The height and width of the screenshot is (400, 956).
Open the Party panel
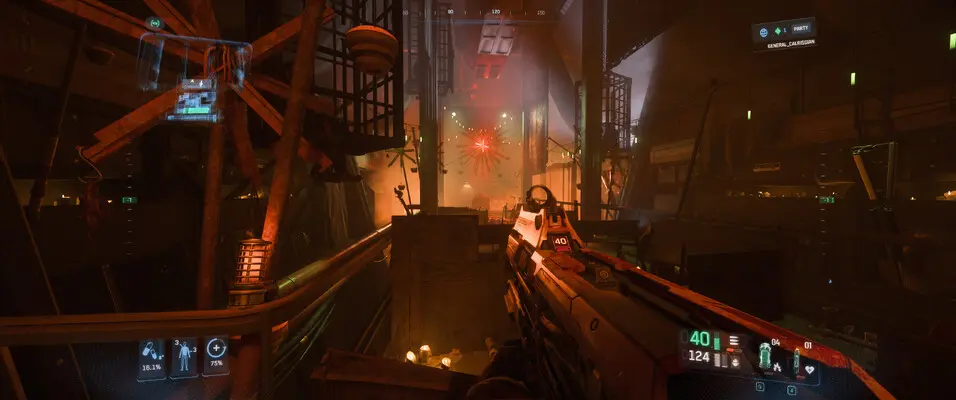point(784,29)
